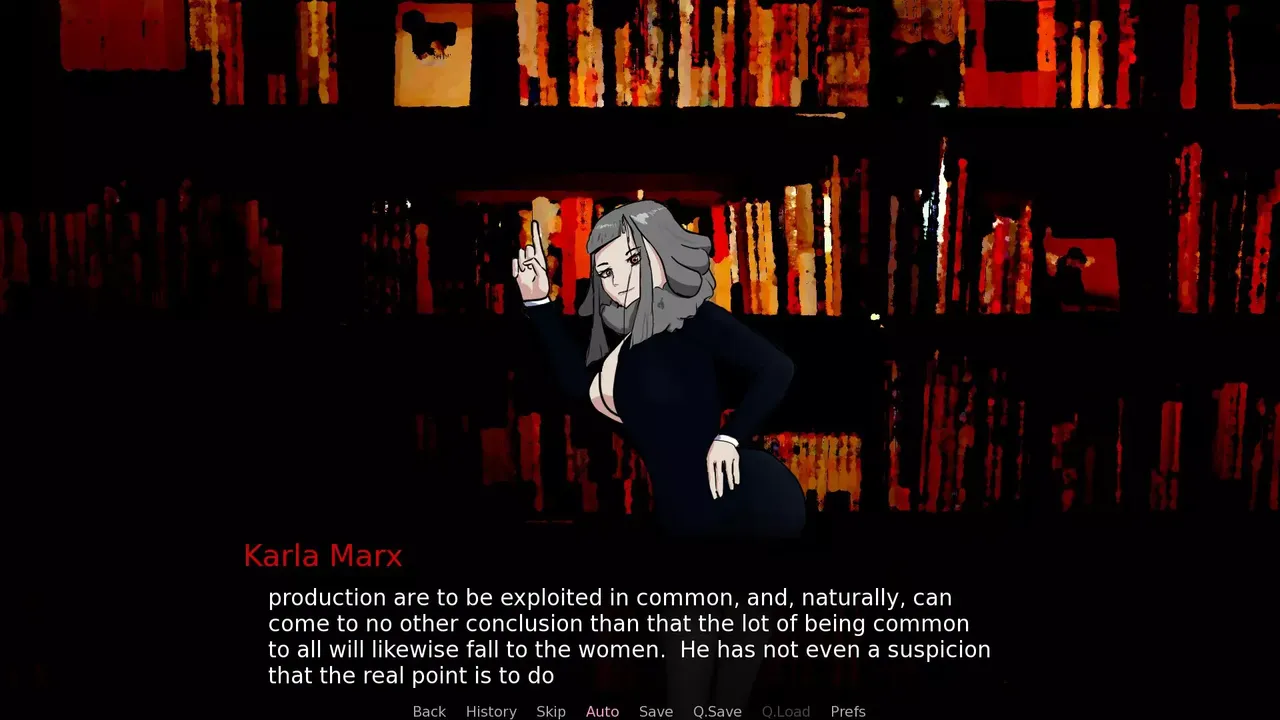Click the Save label at the bottom bar
Image resolution: width=1280 pixels, height=720 pixels.
[656, 711]
